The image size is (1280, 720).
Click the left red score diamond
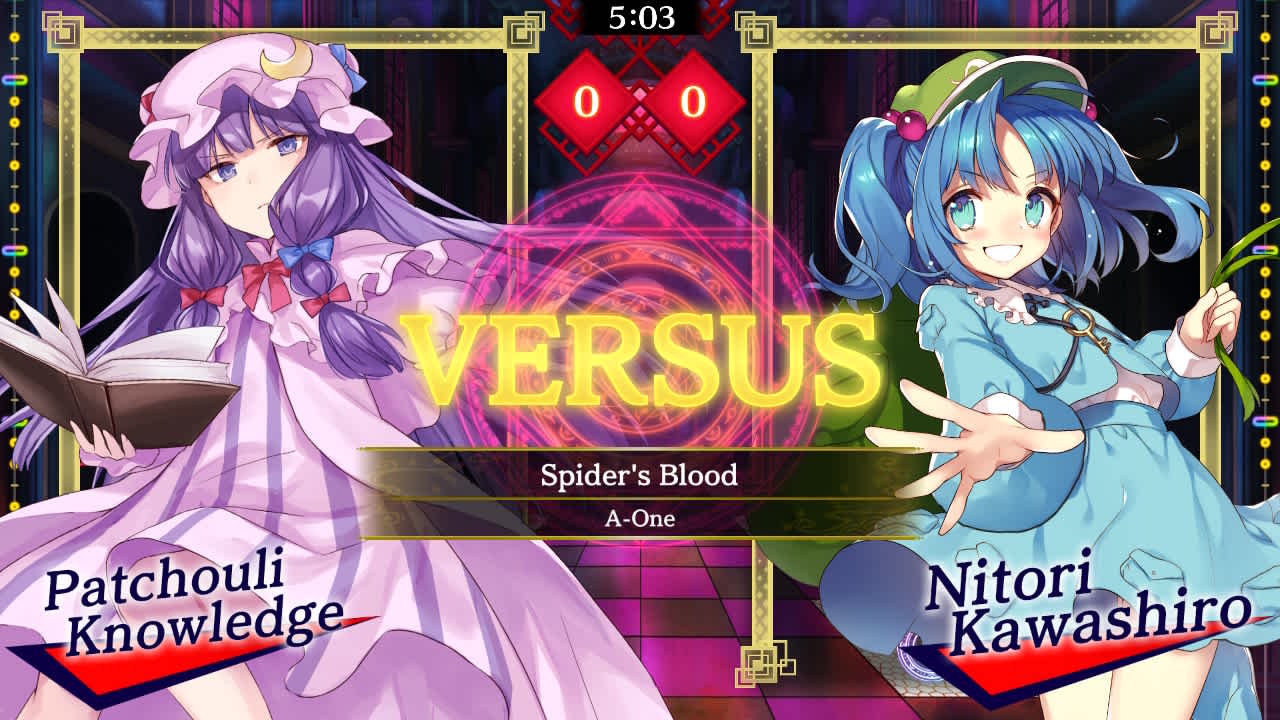coord(586,98)
